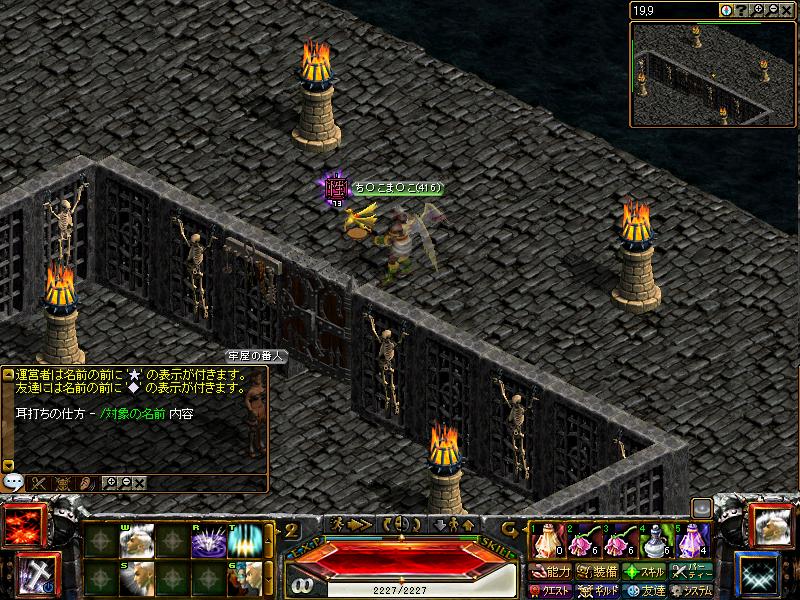The width and height of the screenshot is (800, 600).
Task: Use the purple potion in belt slot 5
Action: 693,542
